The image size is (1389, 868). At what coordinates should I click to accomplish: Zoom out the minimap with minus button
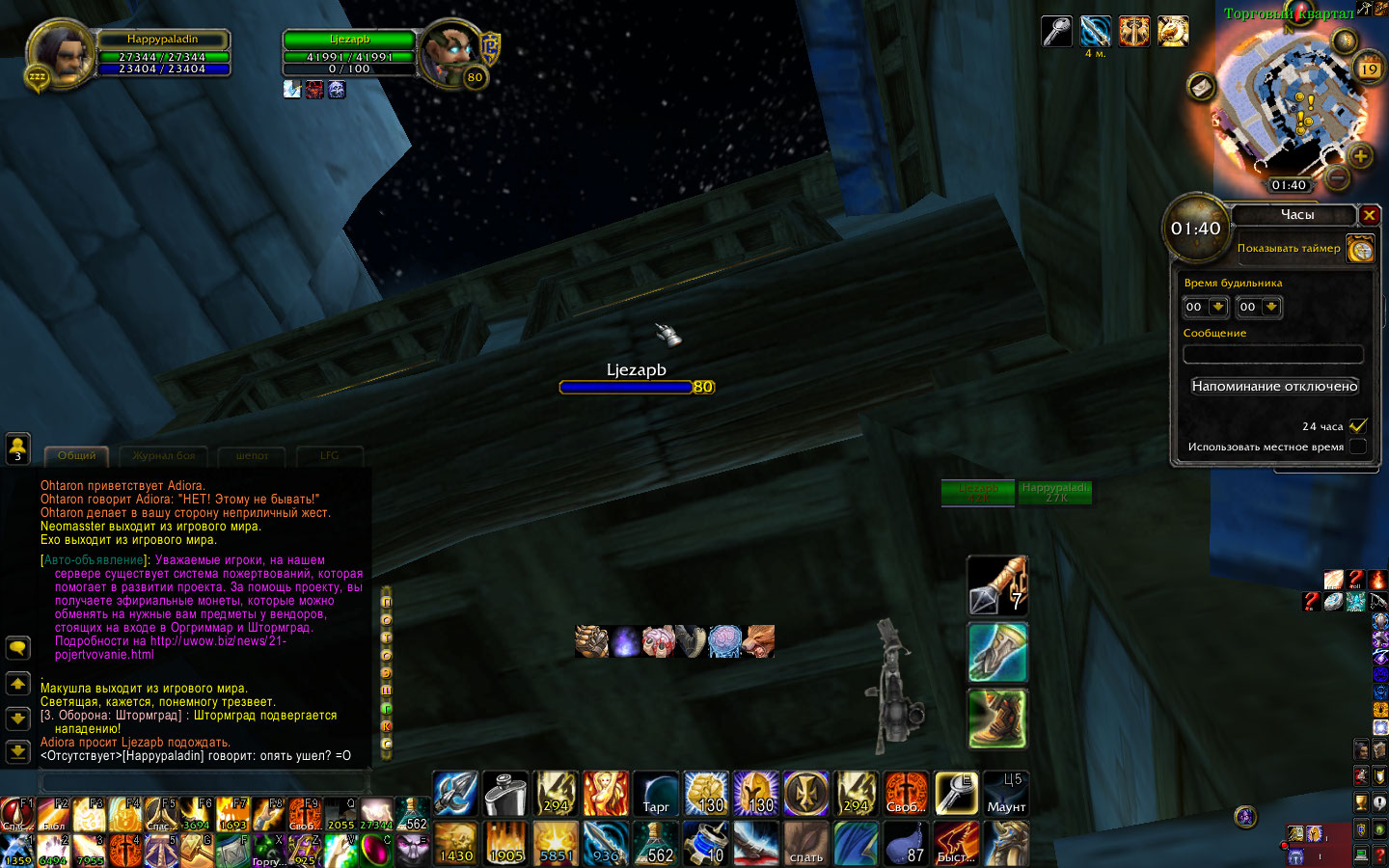[1337, 177]
